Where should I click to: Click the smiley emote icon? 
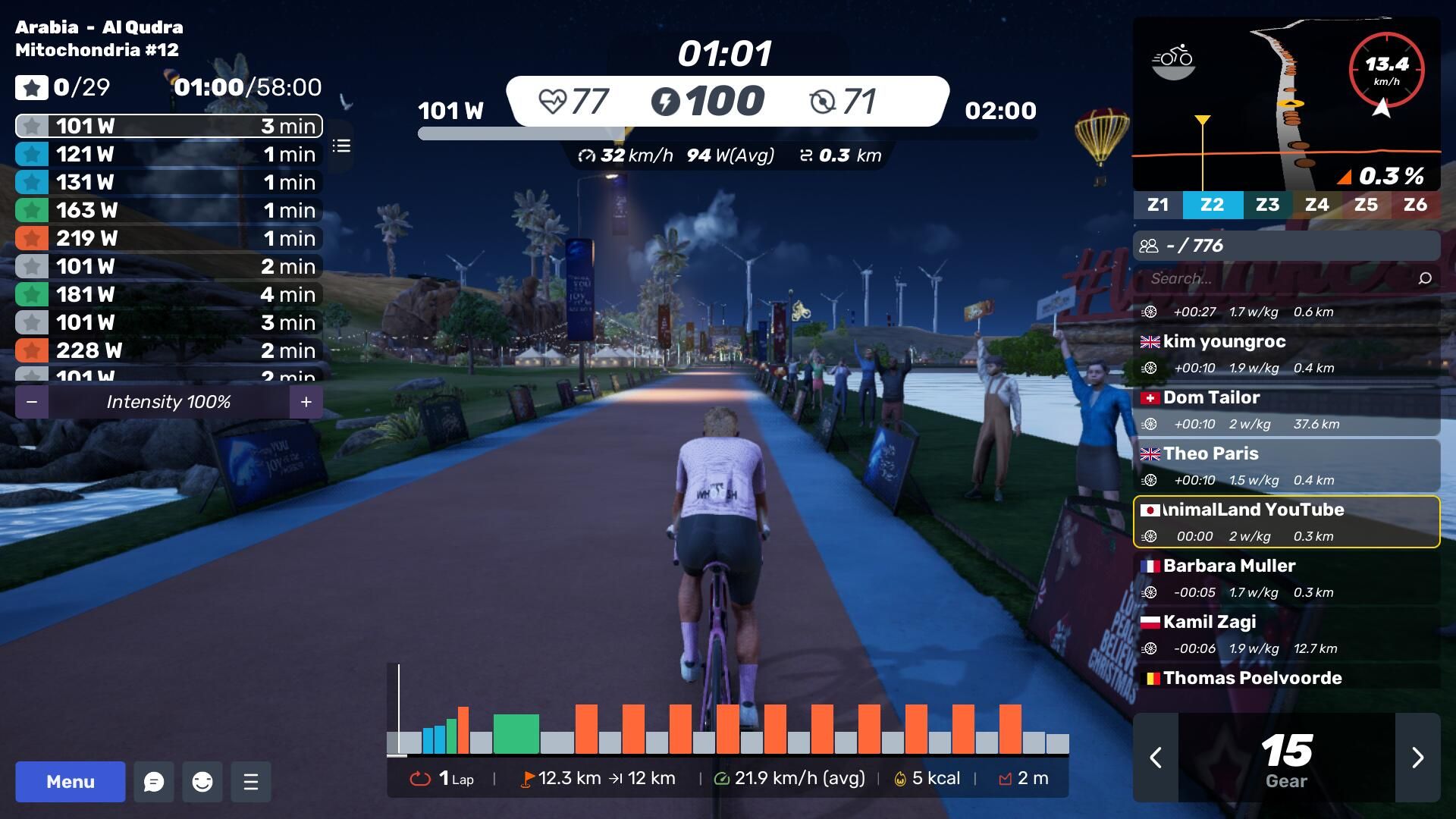pyautogui.click(x=202, y=782)
